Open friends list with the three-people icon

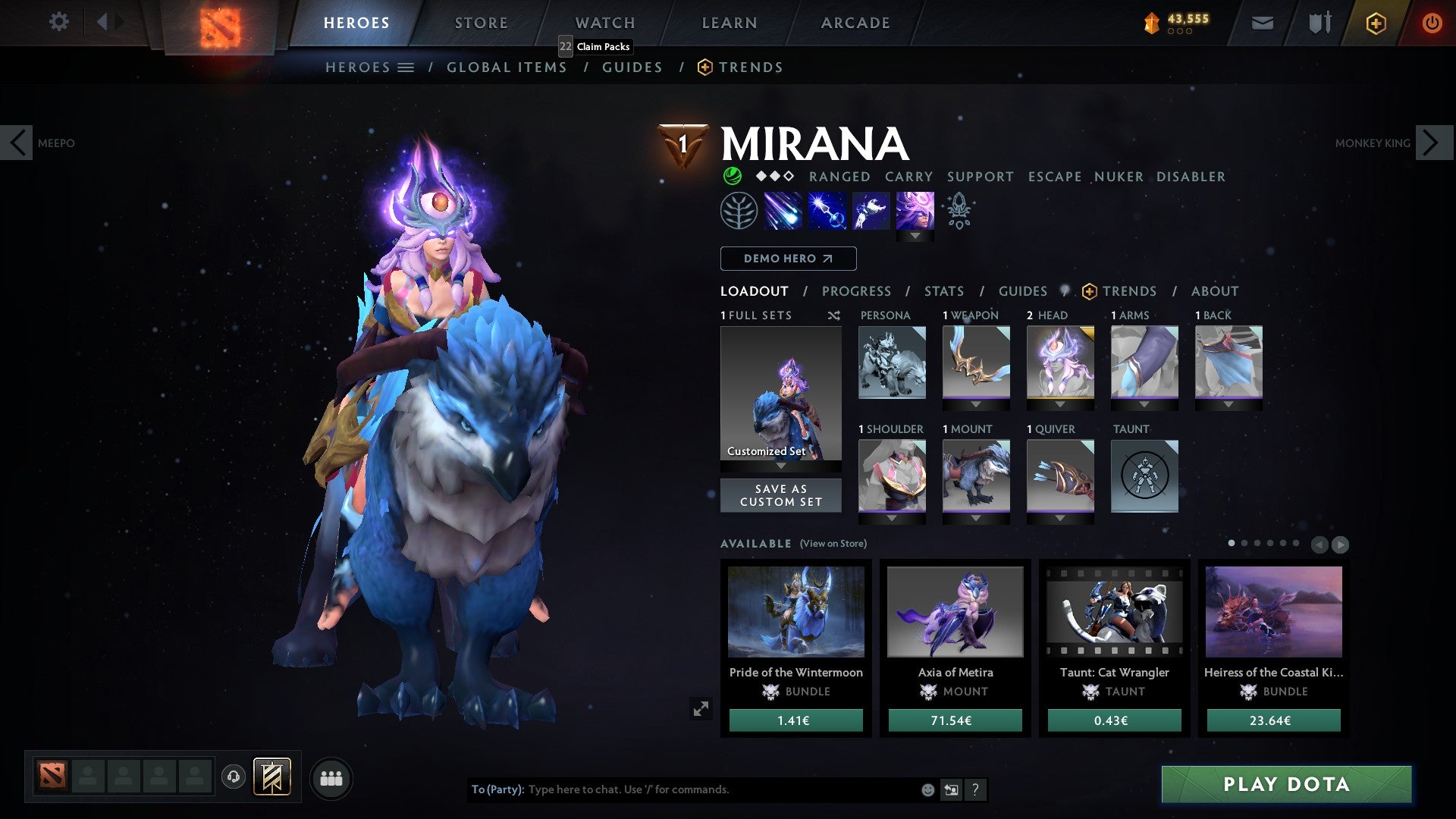(x=331, y=777)
